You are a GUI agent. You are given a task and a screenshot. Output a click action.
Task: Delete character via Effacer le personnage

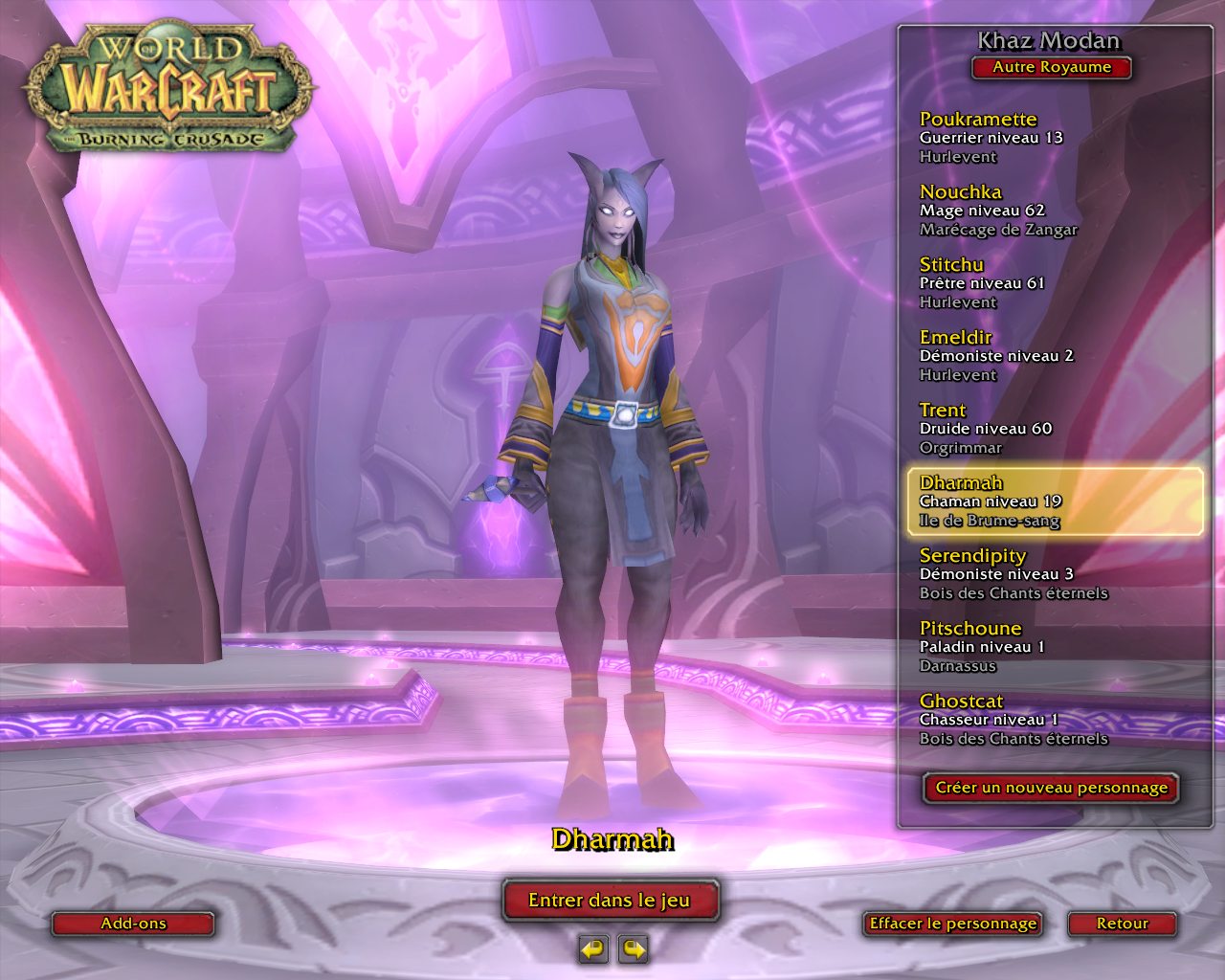[952, 924]
